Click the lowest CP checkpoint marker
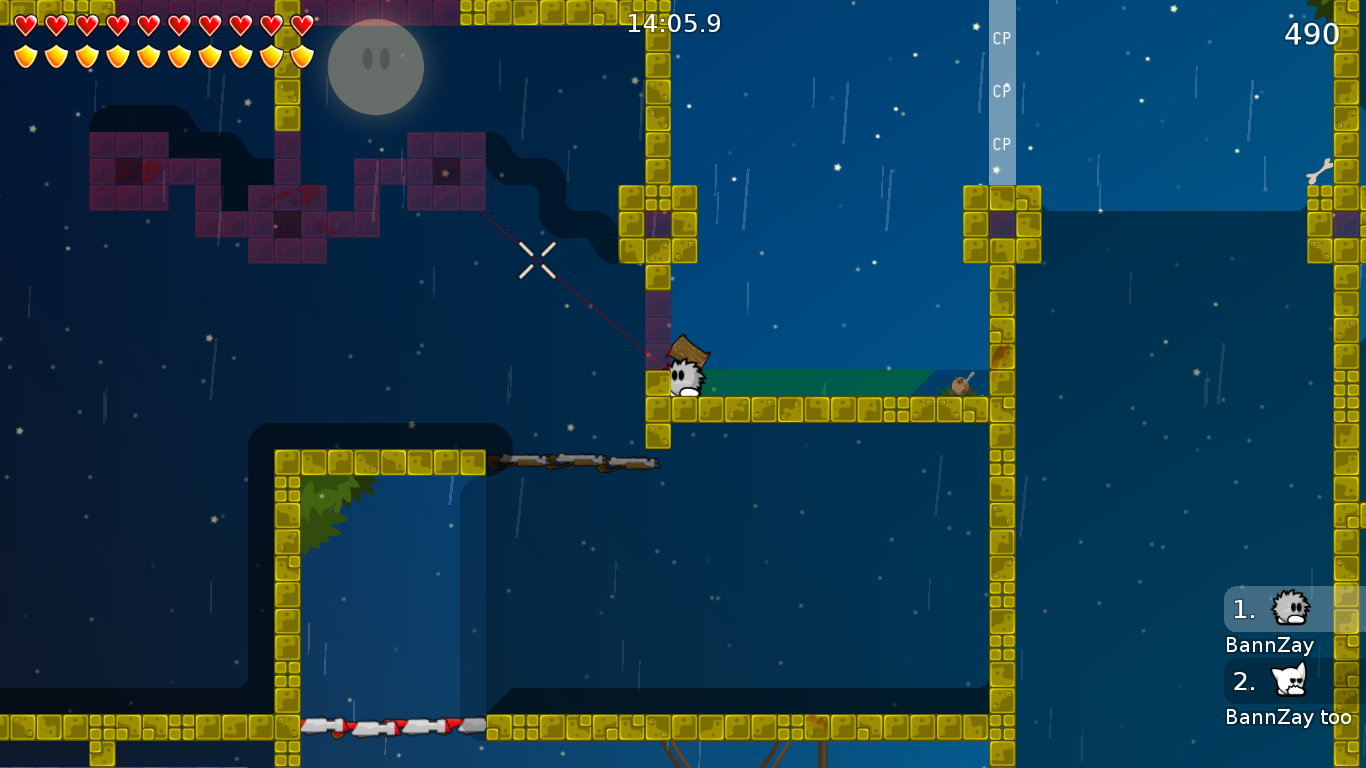The image size is (1366, 768). [x=999, y=143]
